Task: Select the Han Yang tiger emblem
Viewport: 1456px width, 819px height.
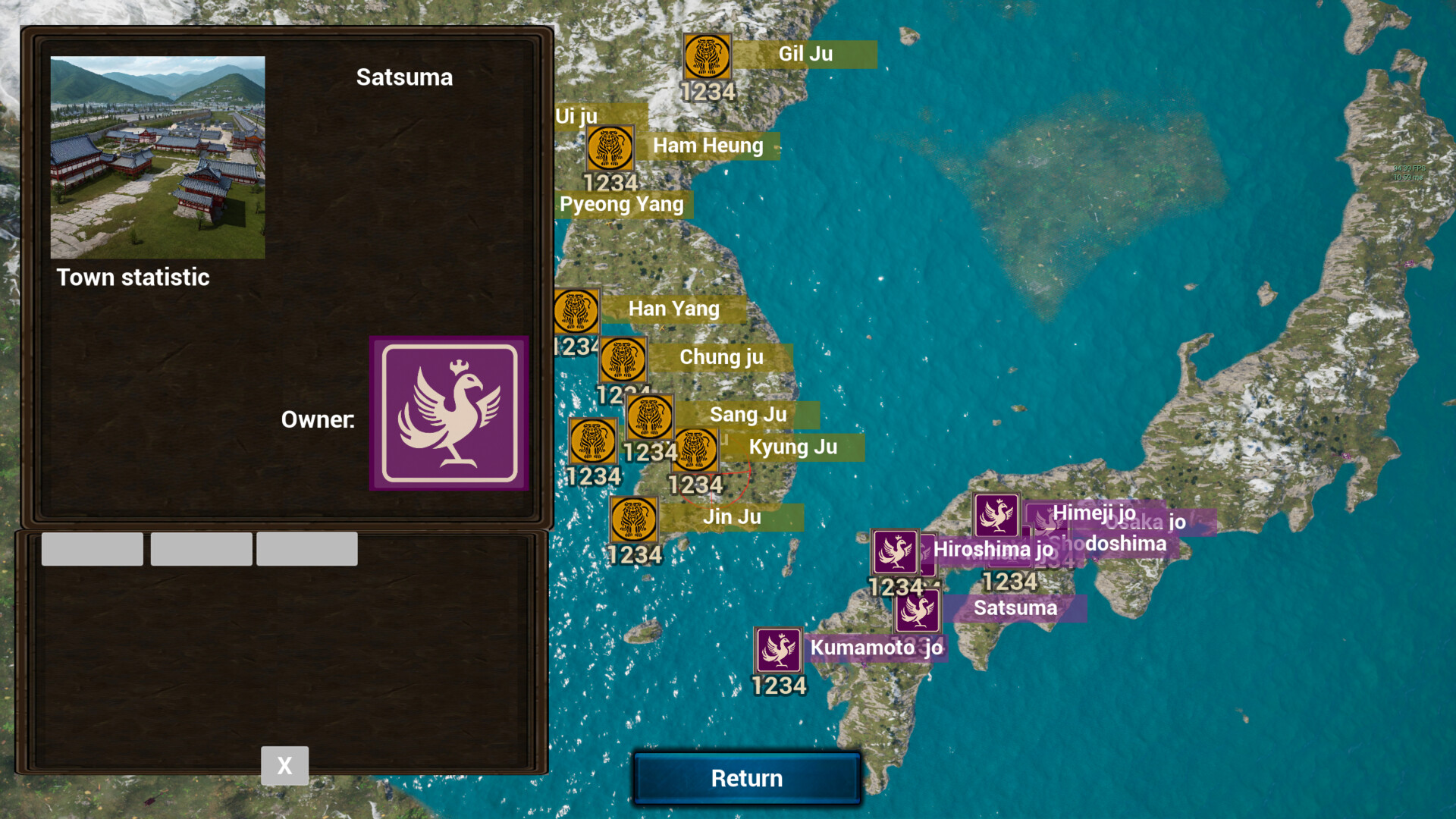Action: coord(576,312)
